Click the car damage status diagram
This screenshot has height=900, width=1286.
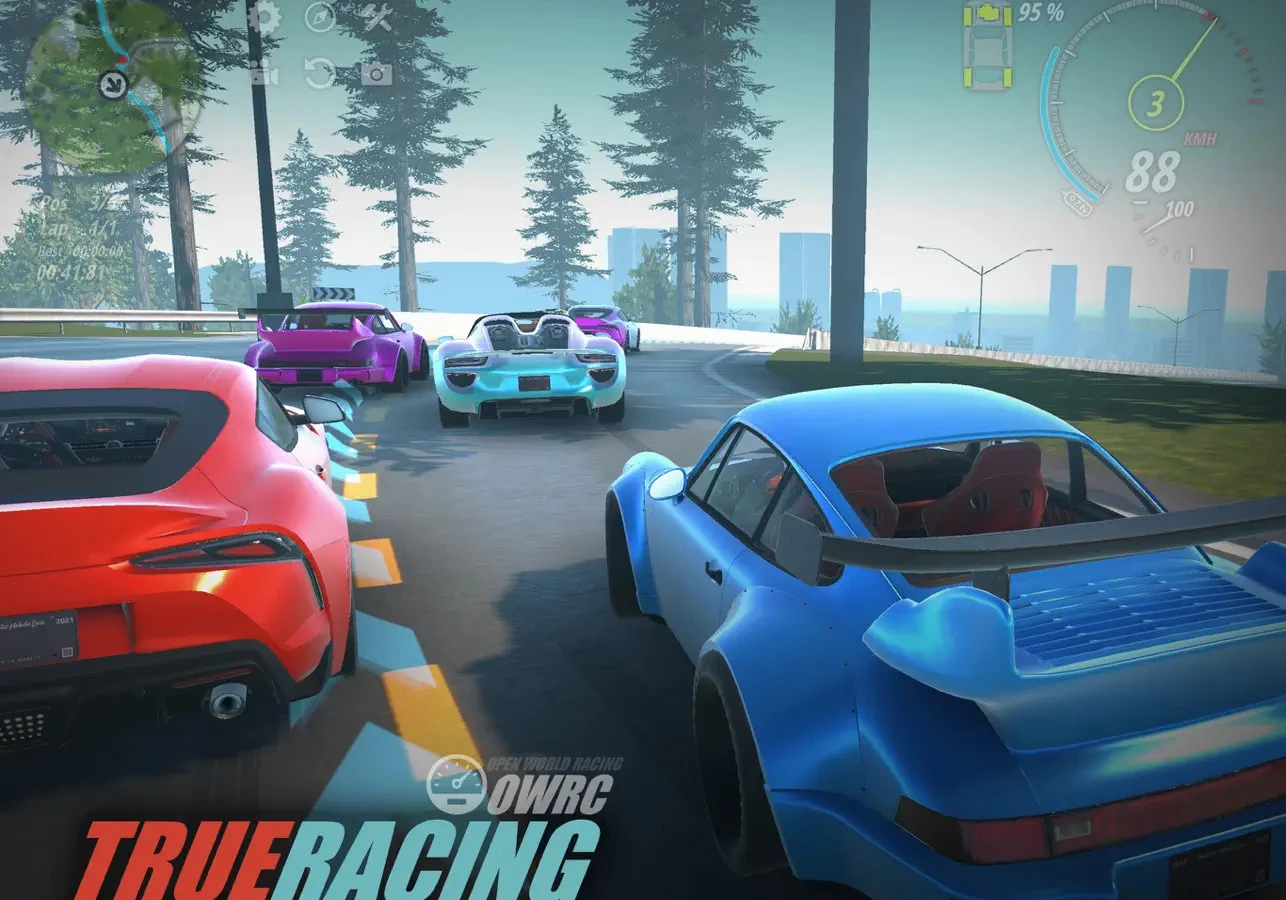(988, 45)
